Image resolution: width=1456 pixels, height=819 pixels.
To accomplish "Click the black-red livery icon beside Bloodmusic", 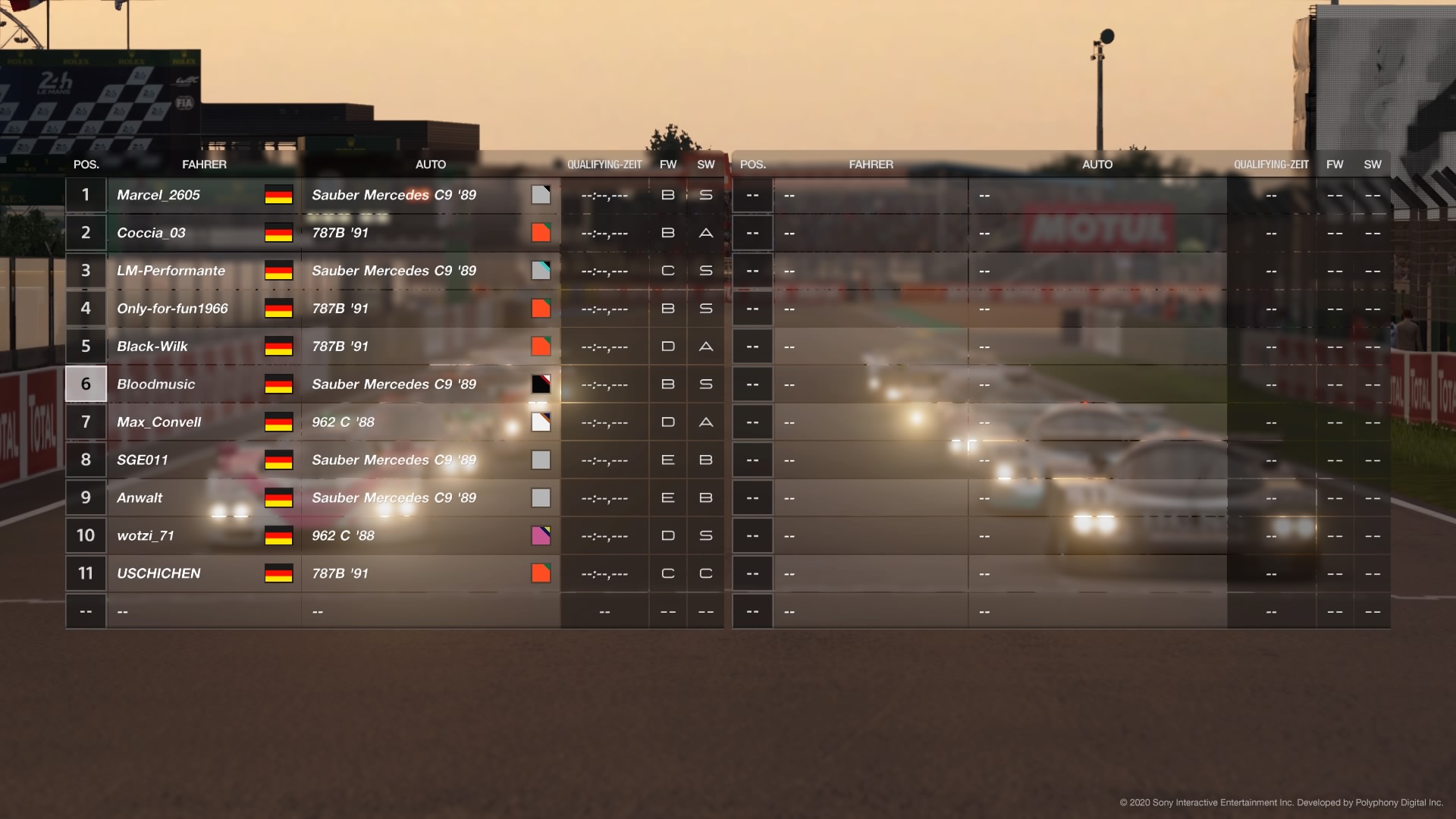I will click(541, 384).
